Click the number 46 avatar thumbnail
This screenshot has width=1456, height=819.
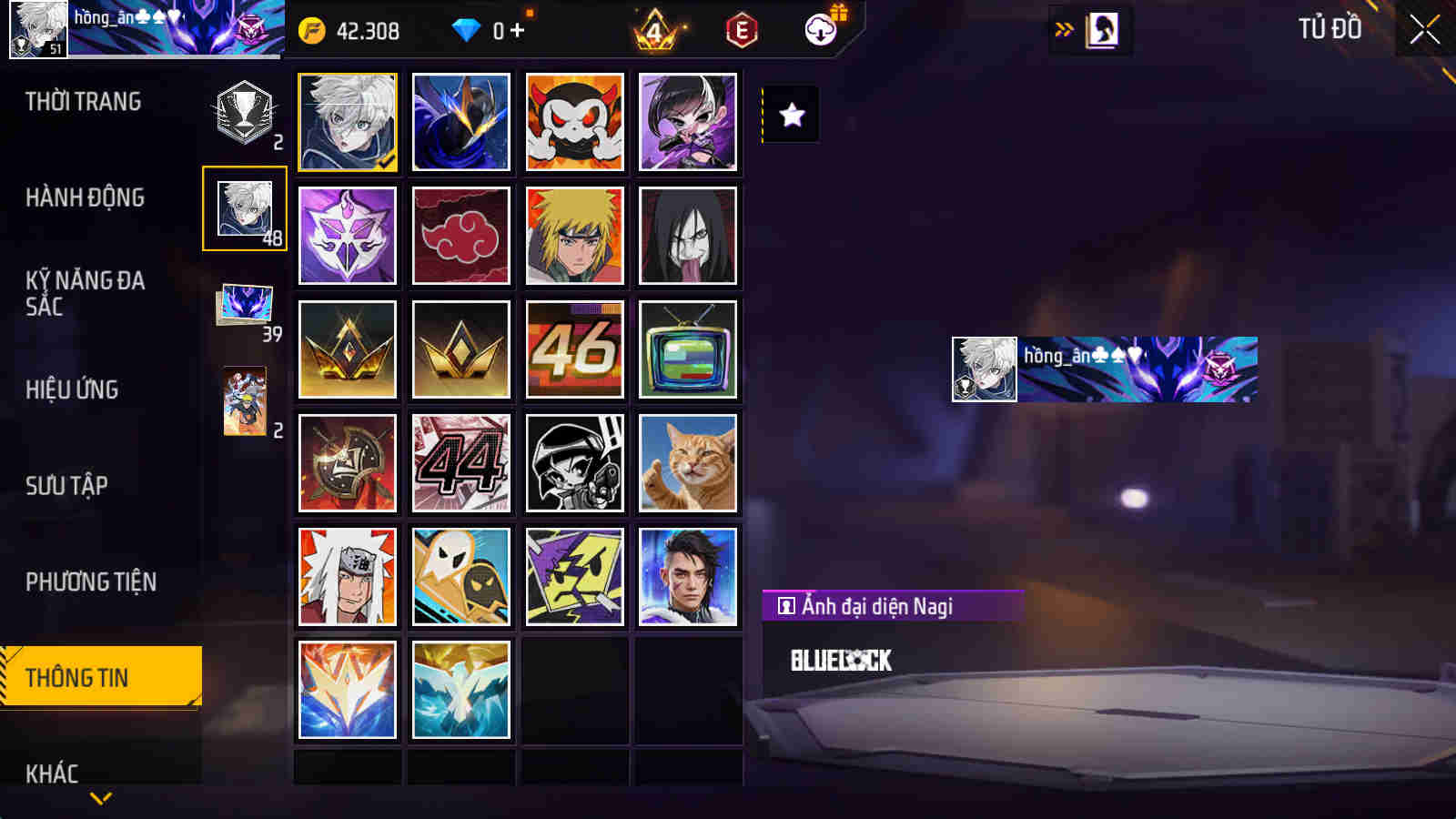coord(575,349)
